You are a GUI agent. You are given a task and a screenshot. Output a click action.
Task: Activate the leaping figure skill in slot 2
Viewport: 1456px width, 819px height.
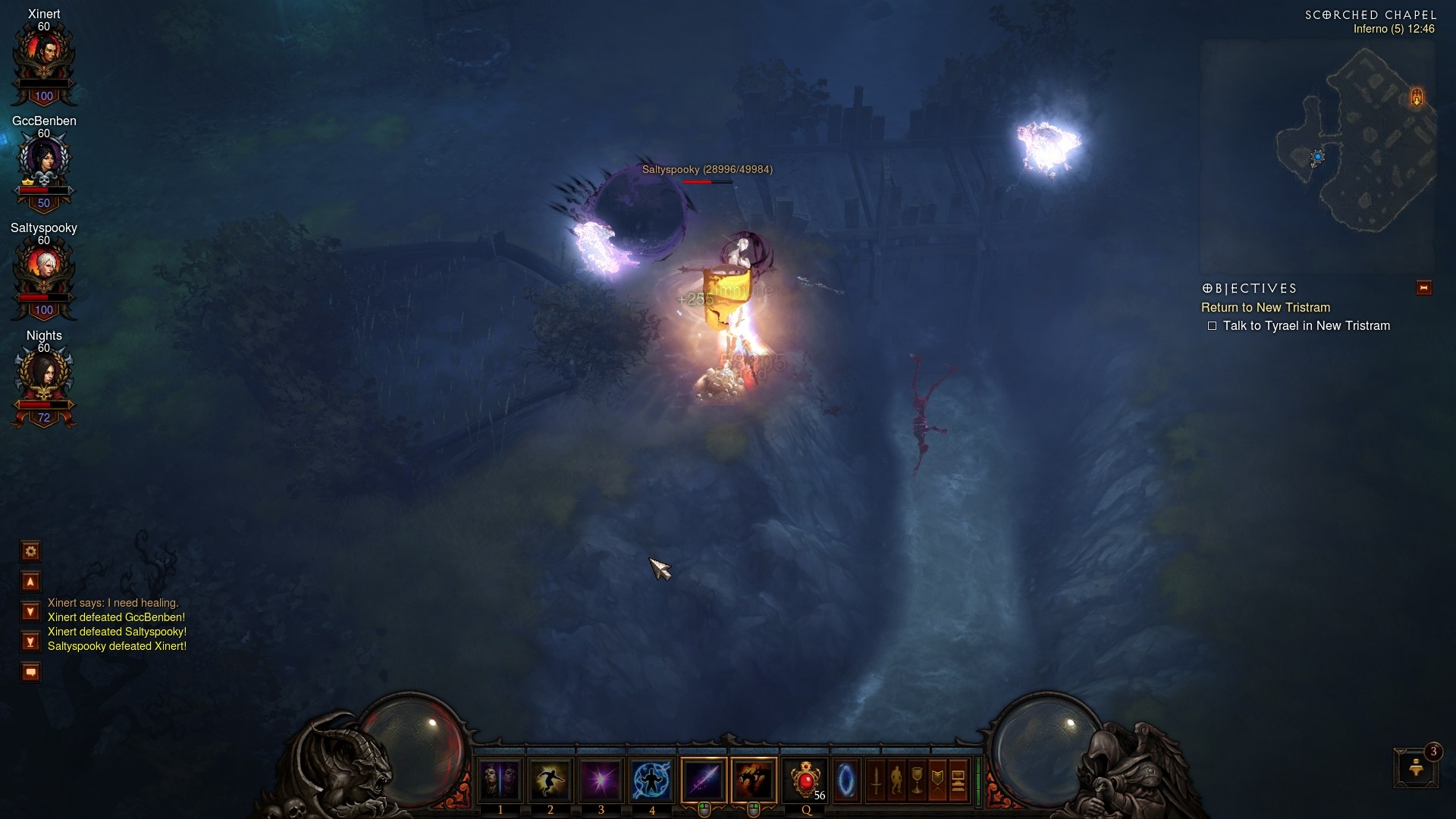tap(551, 780)
